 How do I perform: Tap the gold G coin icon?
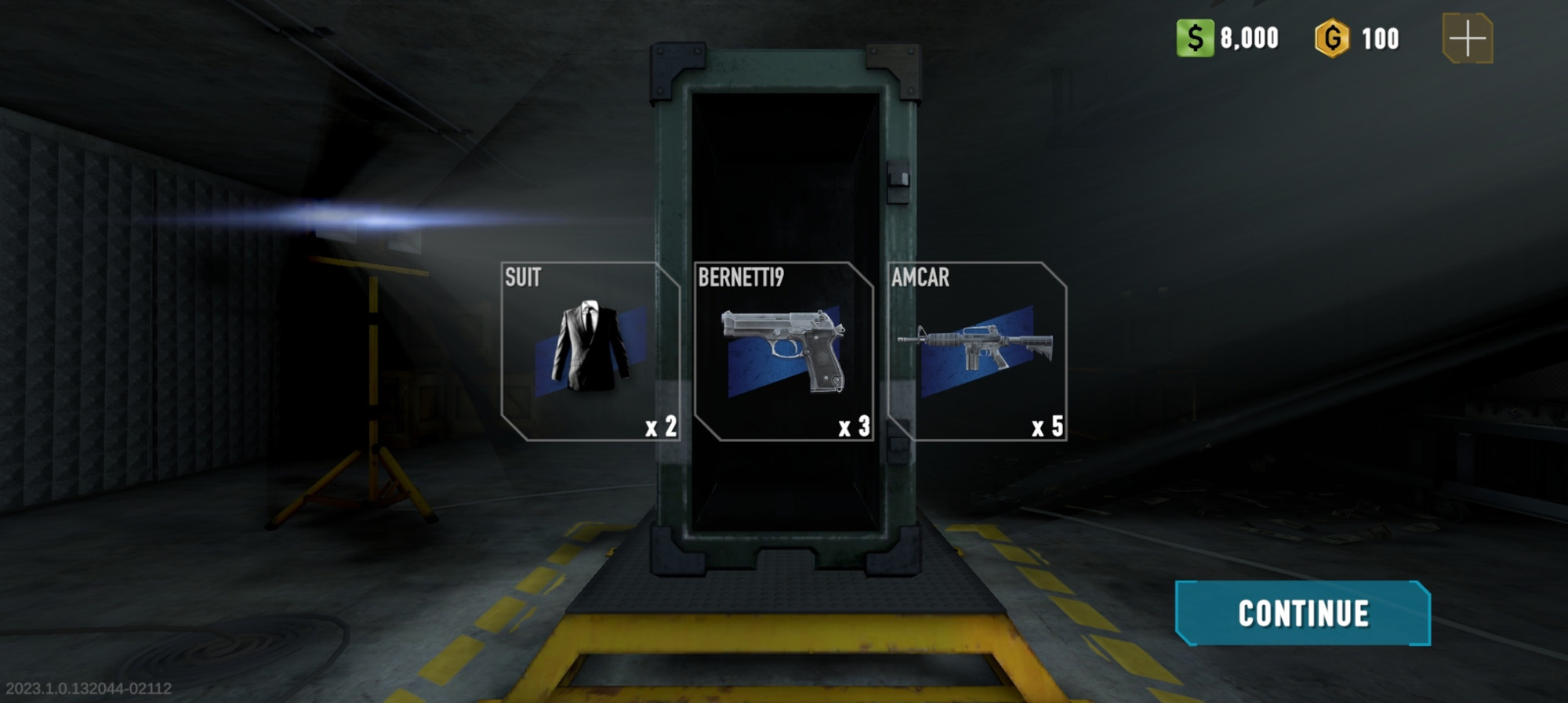(1332, 38)
